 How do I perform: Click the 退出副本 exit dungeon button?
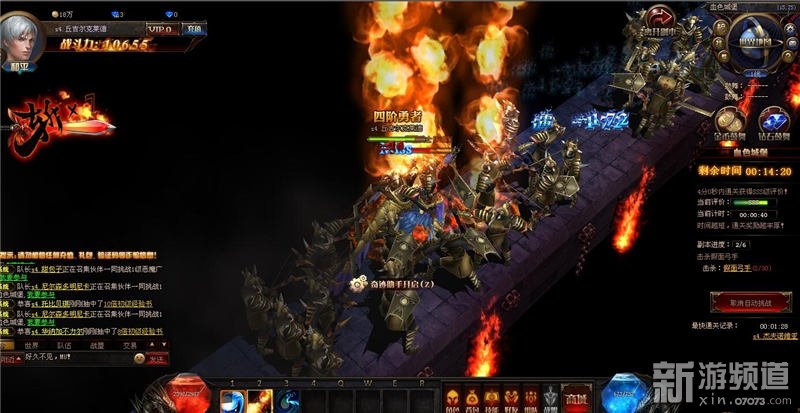tap(659, 23)
